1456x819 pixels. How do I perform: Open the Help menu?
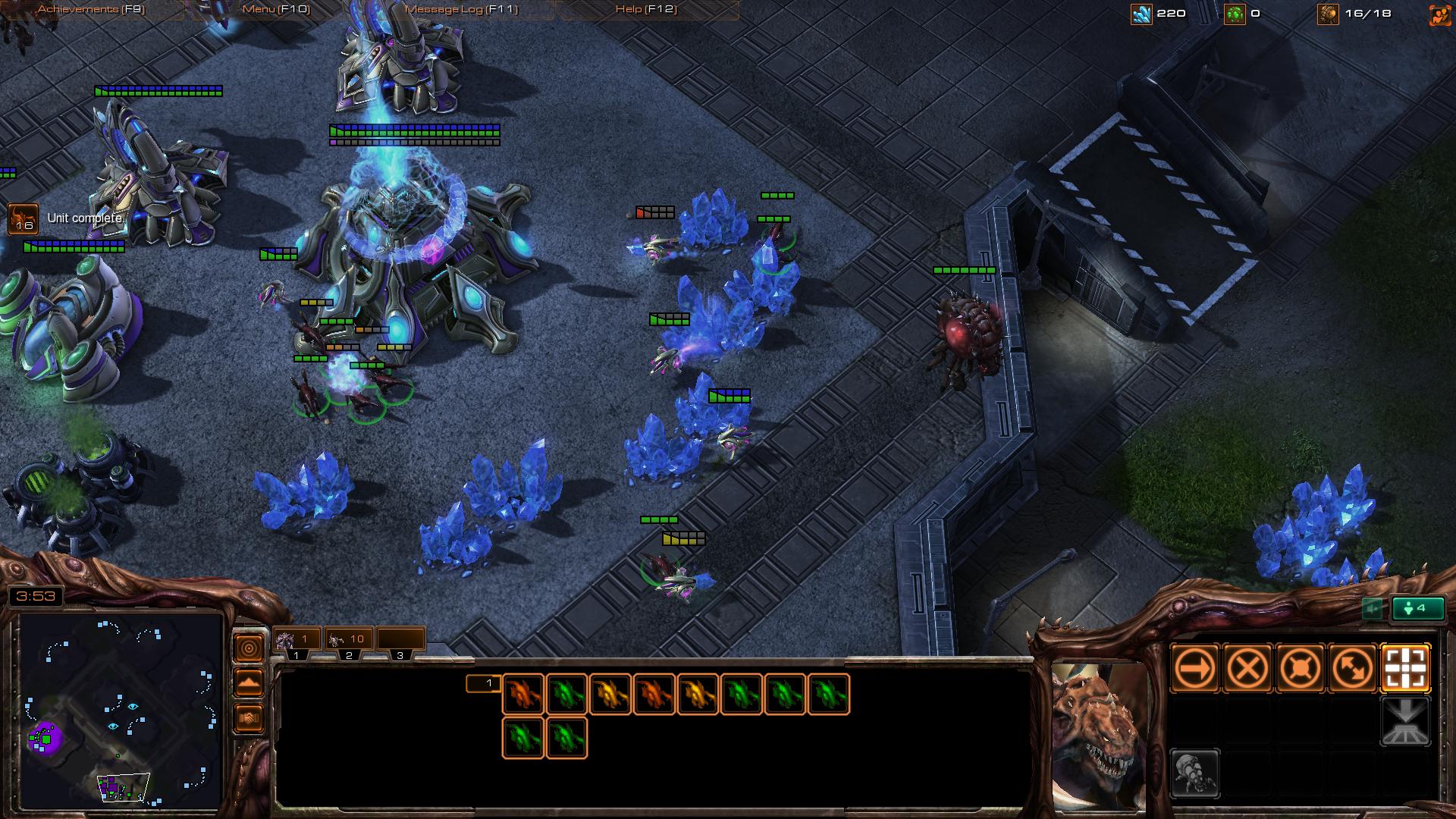tap(646, 9)
